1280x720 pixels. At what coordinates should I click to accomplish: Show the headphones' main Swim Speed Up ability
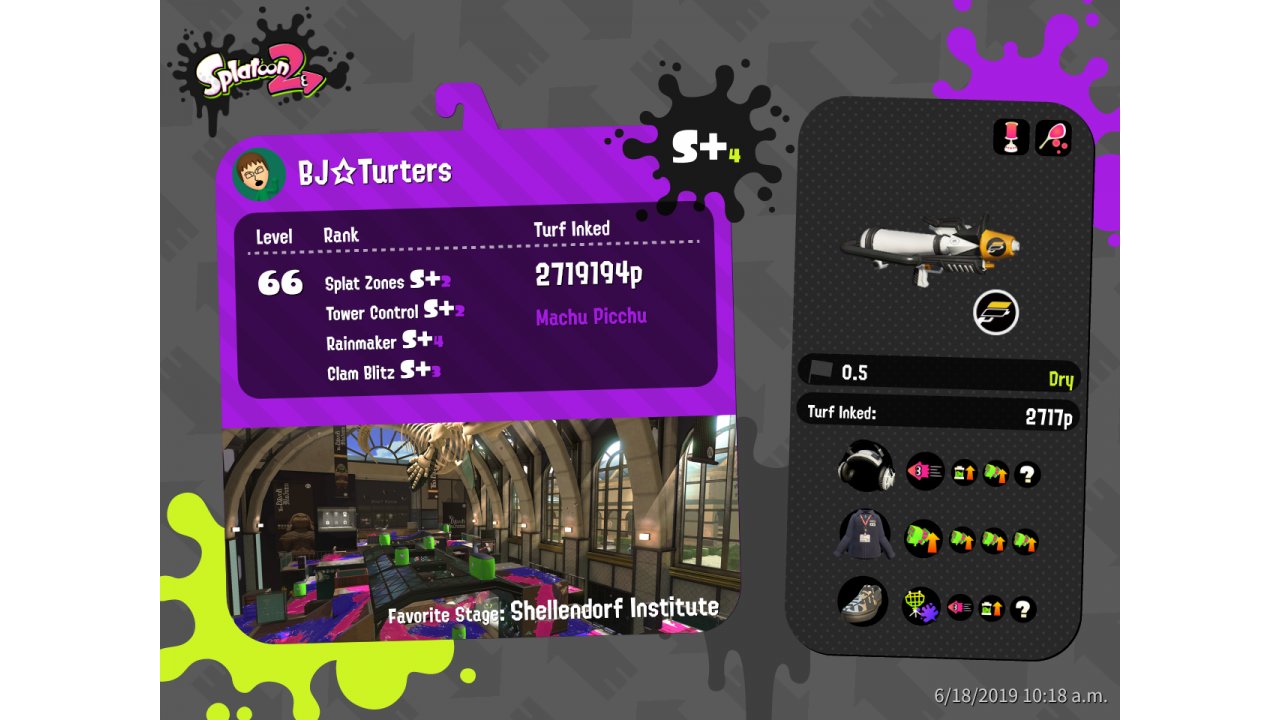coord(925,471)
